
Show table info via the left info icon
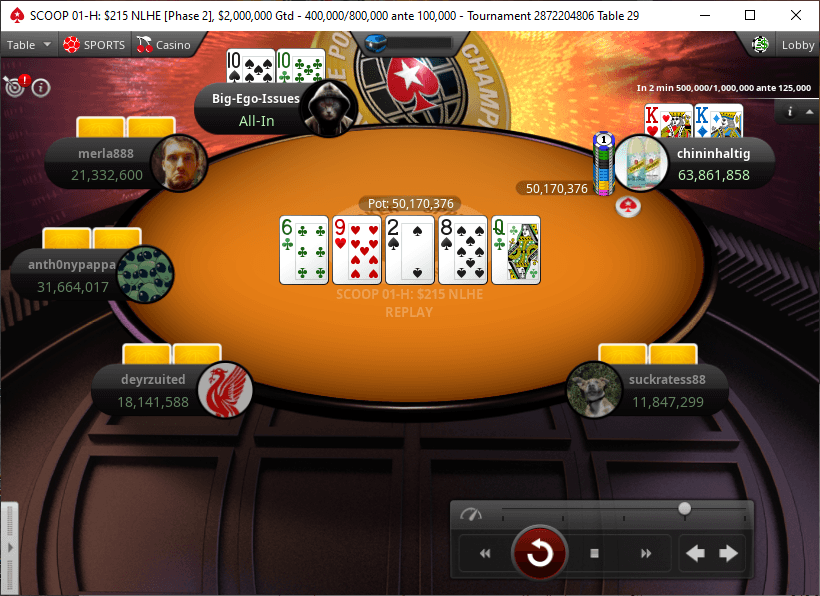[x=41, y=87]
